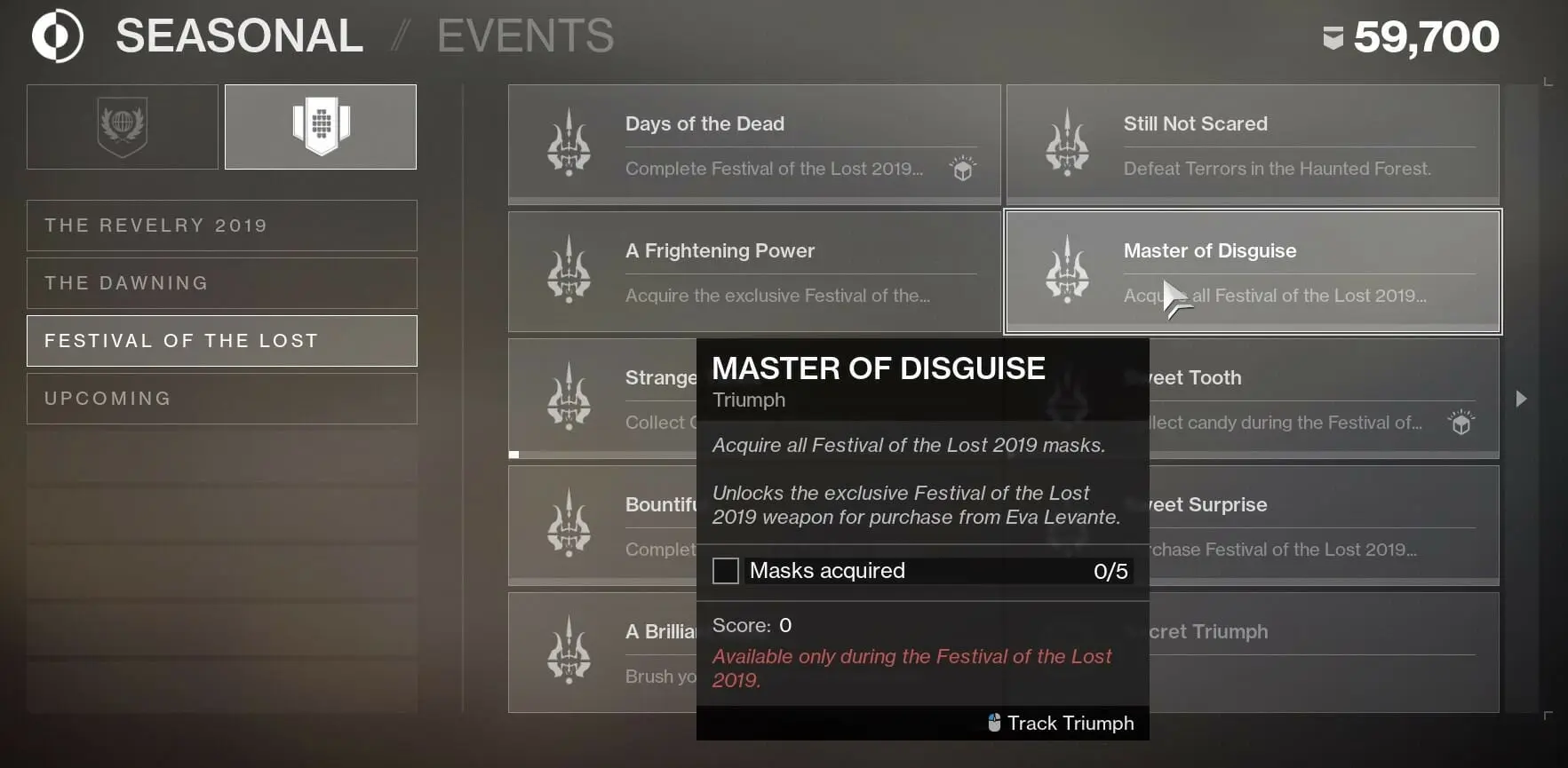Viewport: 1568px width, 768px height.
Task: Select the Days of the Dead triumph
Action: point(753,144)
